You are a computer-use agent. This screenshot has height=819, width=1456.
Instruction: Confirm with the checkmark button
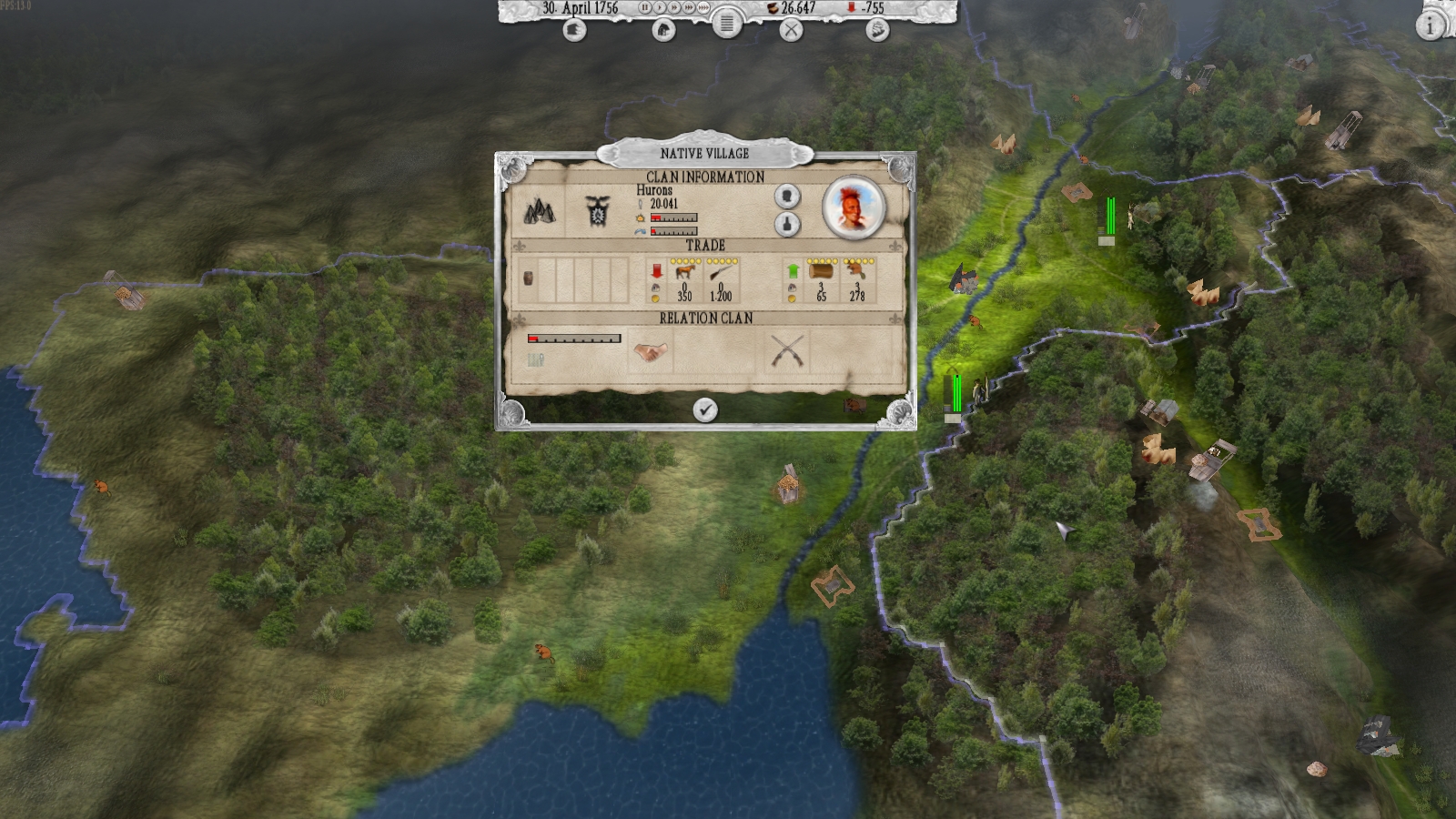[705, 409]
